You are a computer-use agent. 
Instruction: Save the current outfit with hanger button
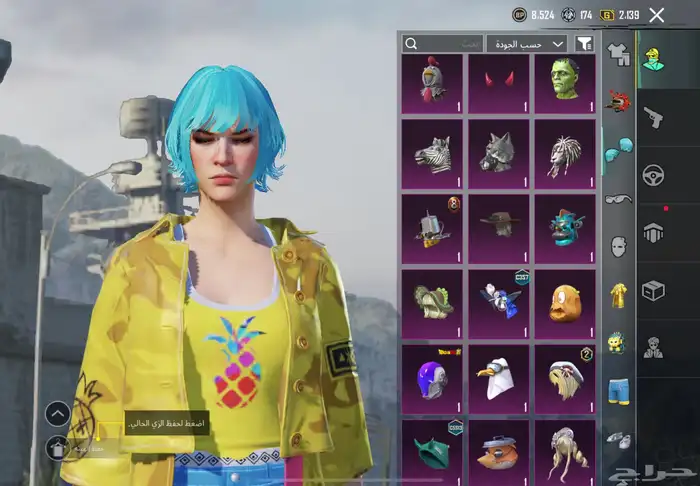coord(58,447)
